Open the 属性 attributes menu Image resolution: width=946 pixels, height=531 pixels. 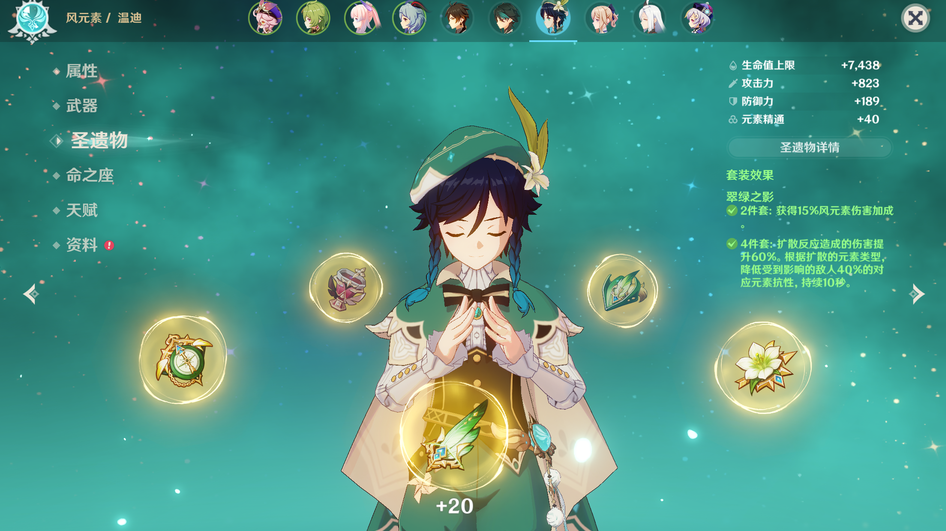pos(81,71)
